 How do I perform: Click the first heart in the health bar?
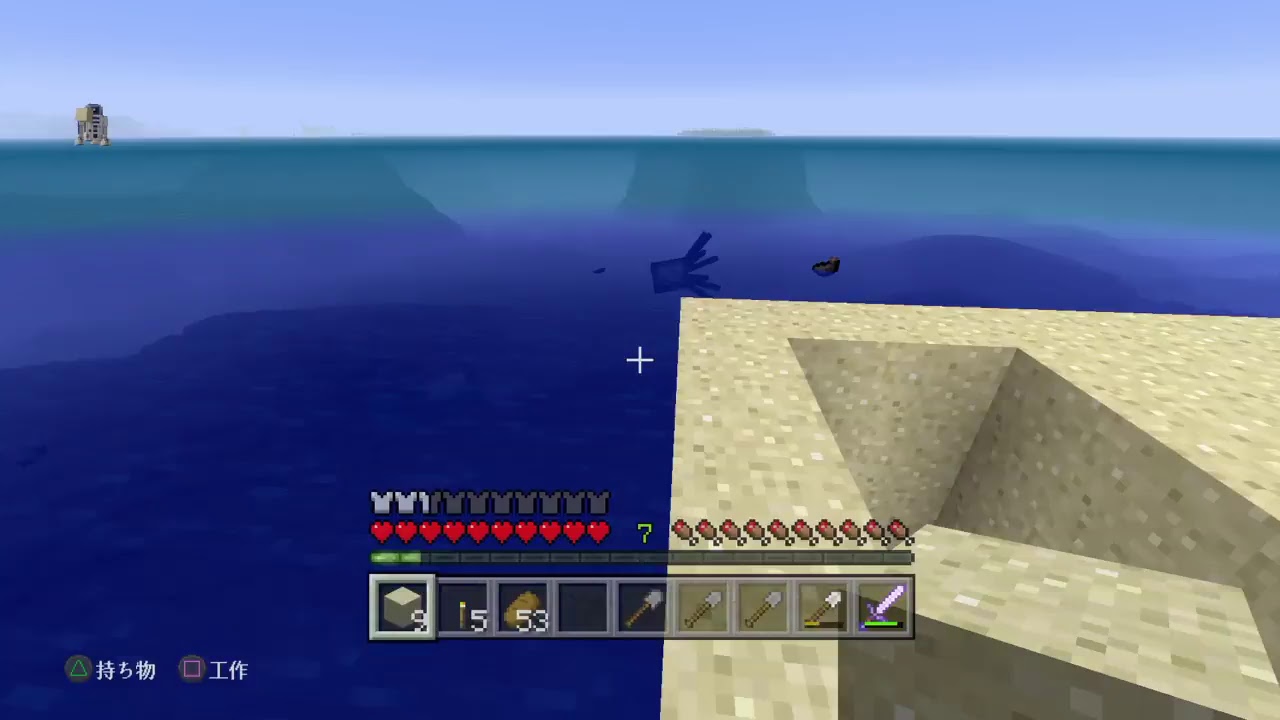(x=381, y=533)
